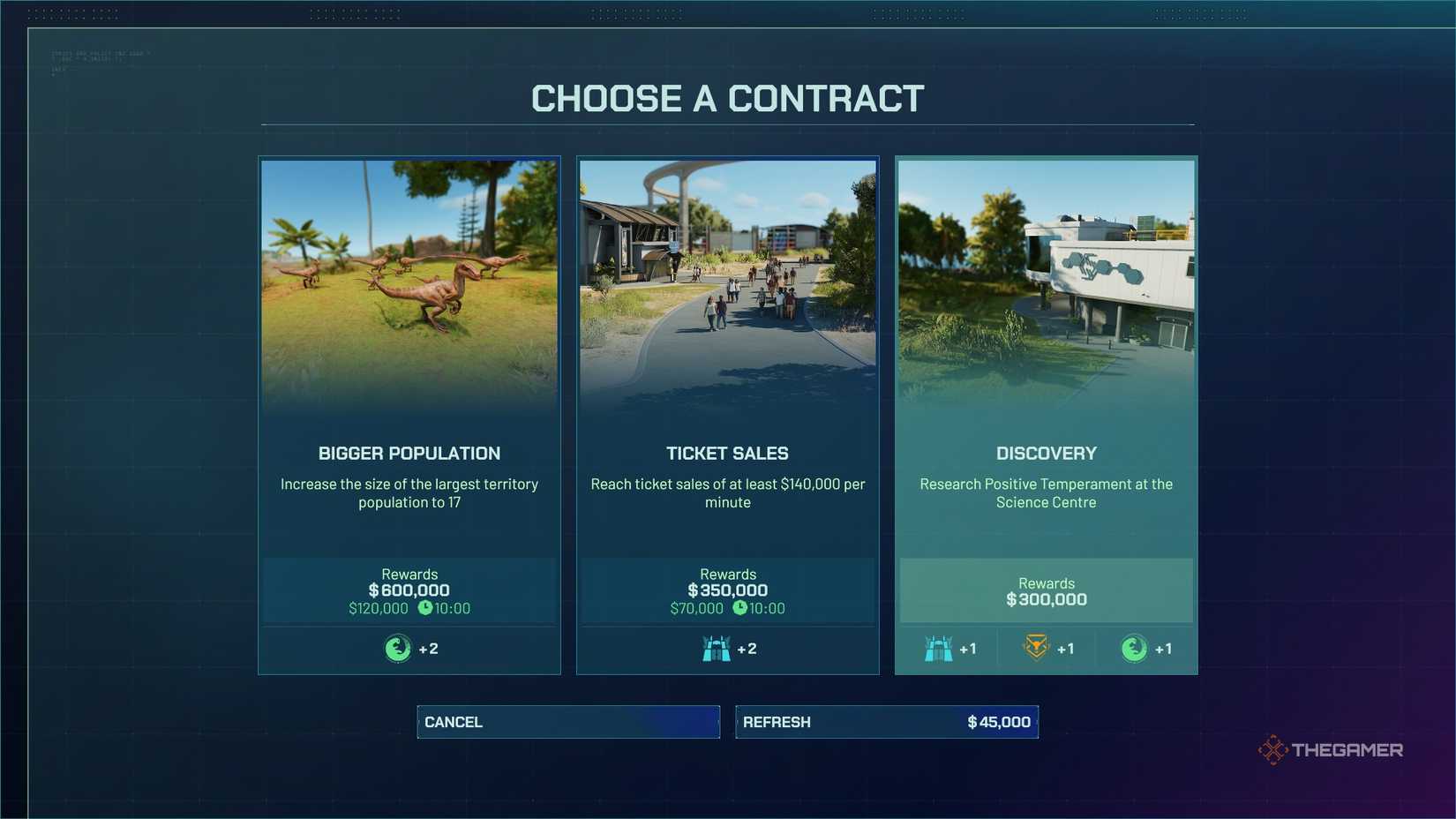Click the CHOOSE A CONTRACT heading
Screen dimensions: 1456x819
pos(727,98)
